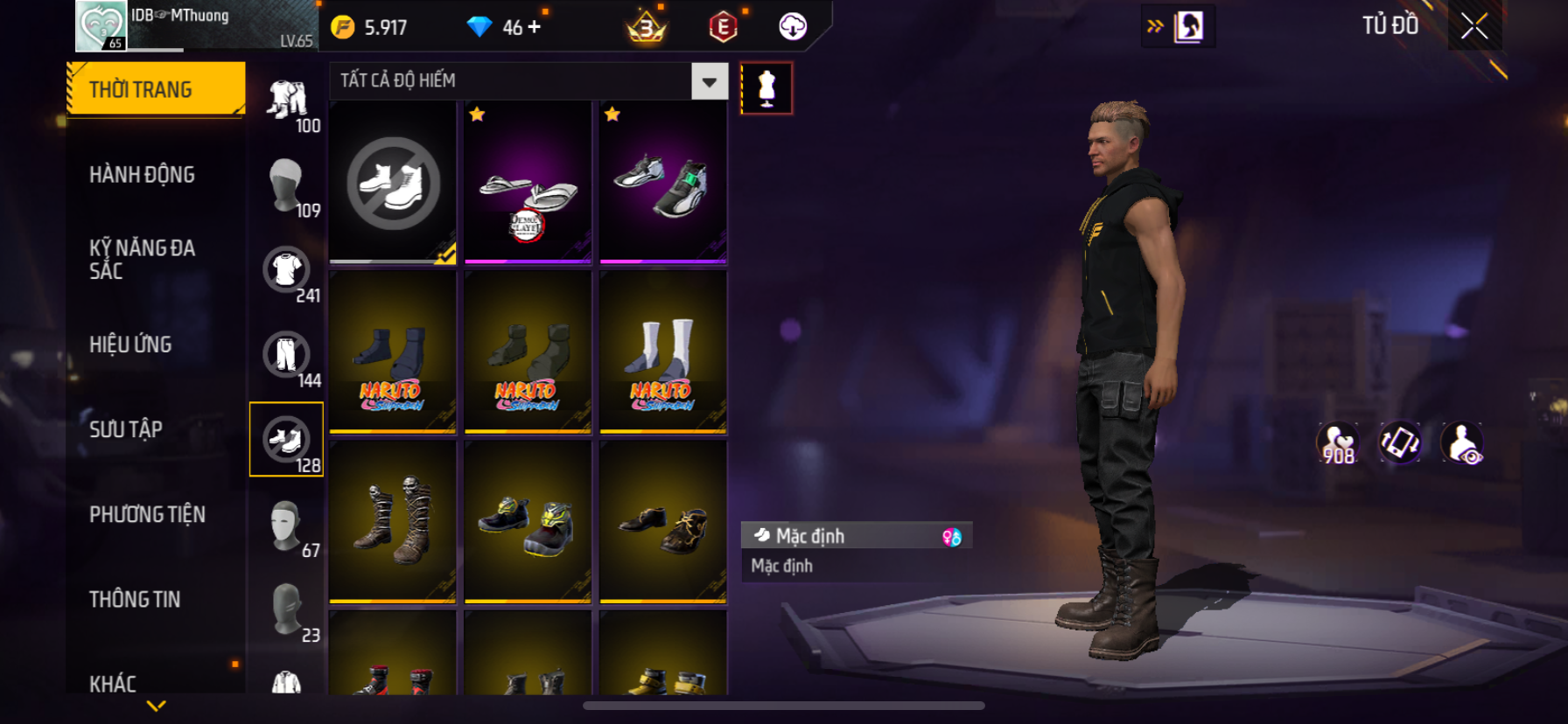The image size is (1568, 724).
Task: Open the Thông Tin tab
Action: click(x=135, y=599)
